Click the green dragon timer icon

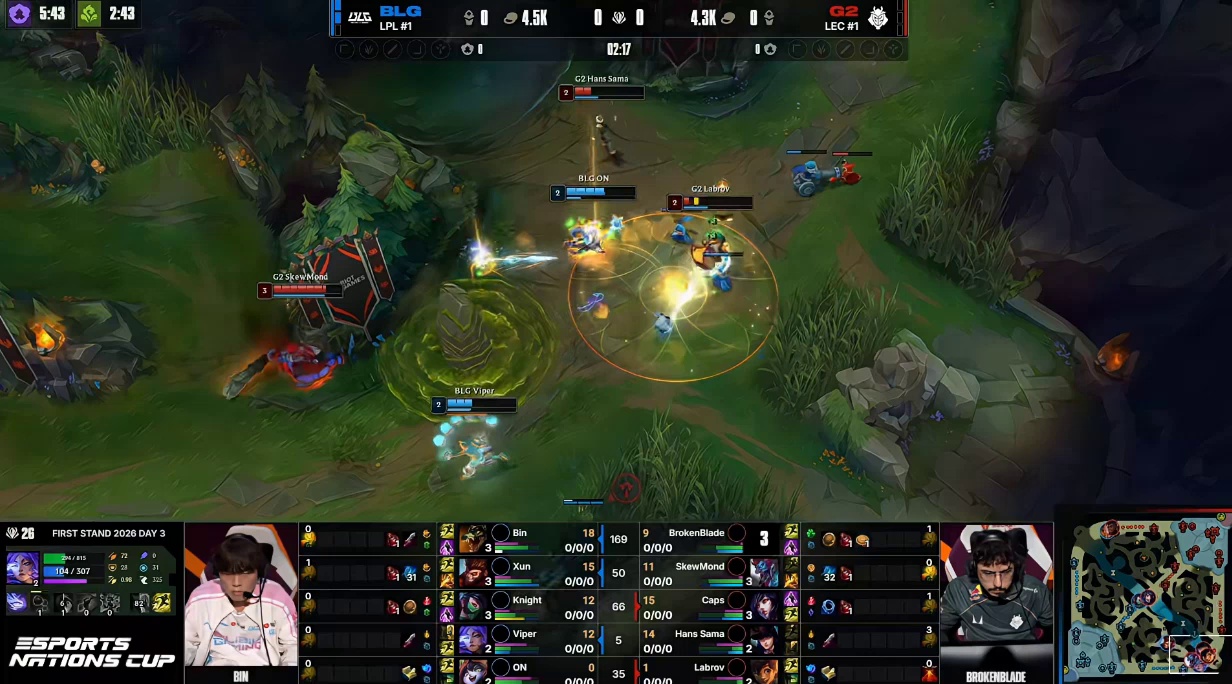(90, 14)
